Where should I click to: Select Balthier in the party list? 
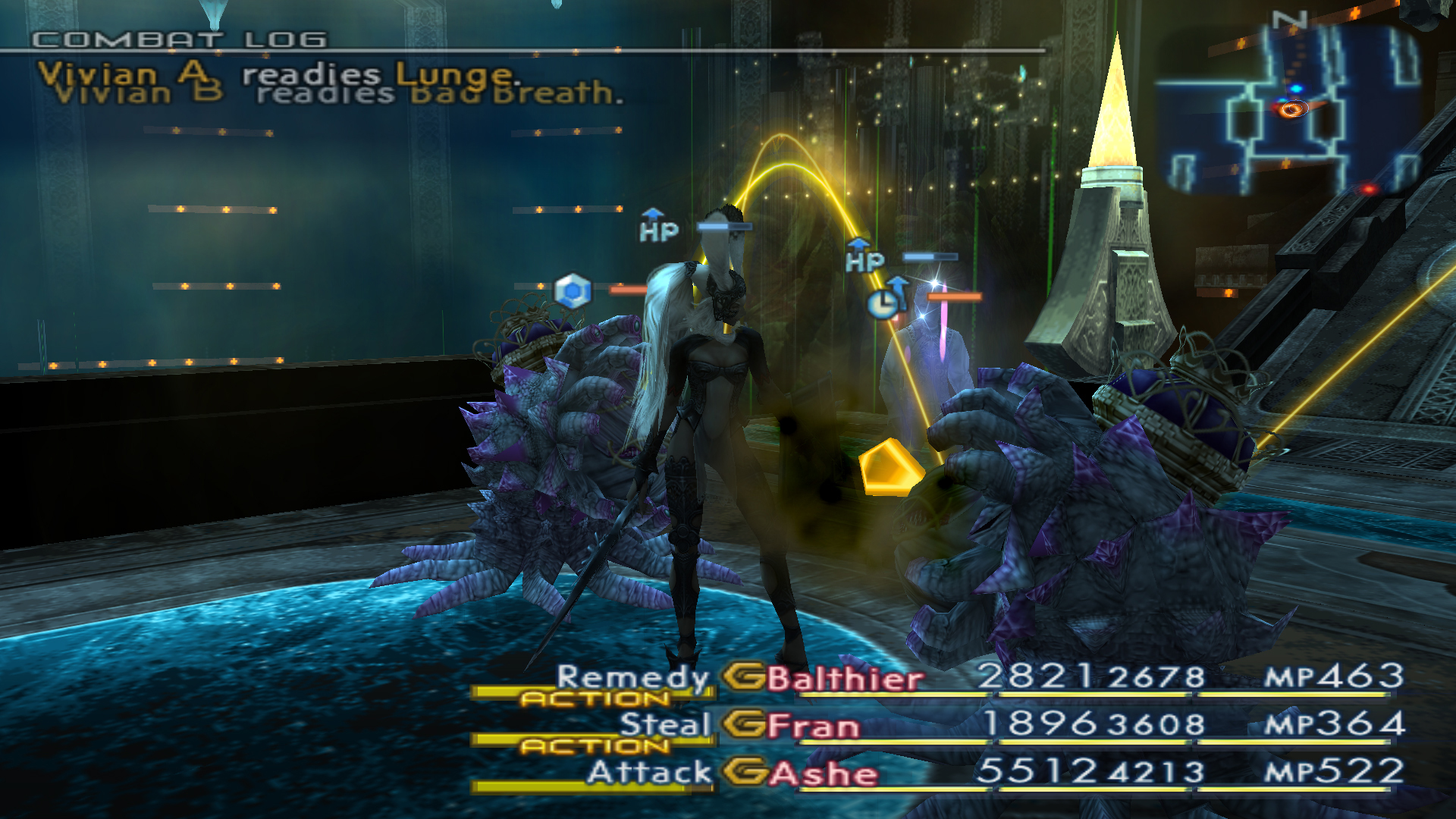tap(844, 678)
